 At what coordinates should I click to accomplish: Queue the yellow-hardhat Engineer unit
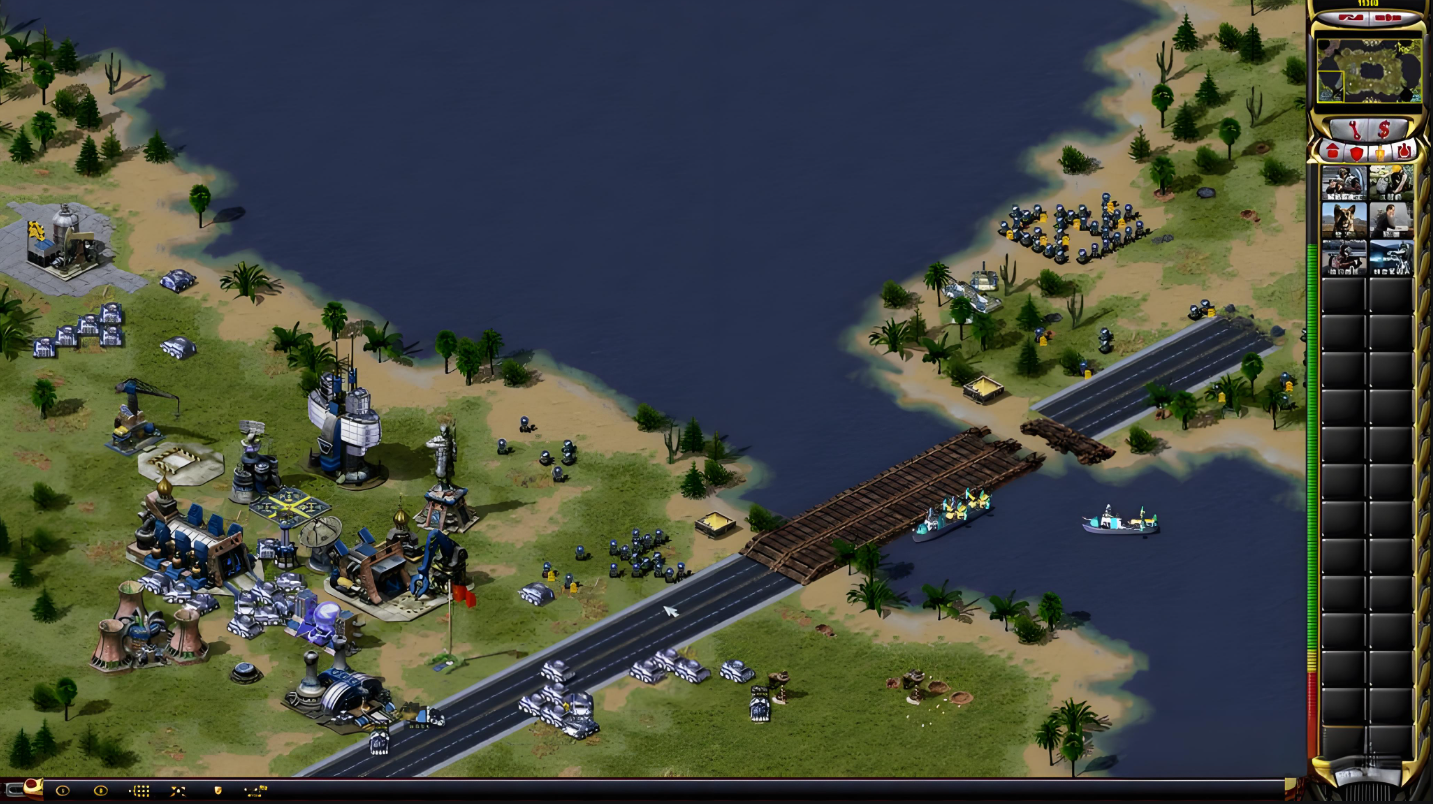pyautogui.click(x=1390, y=182)
